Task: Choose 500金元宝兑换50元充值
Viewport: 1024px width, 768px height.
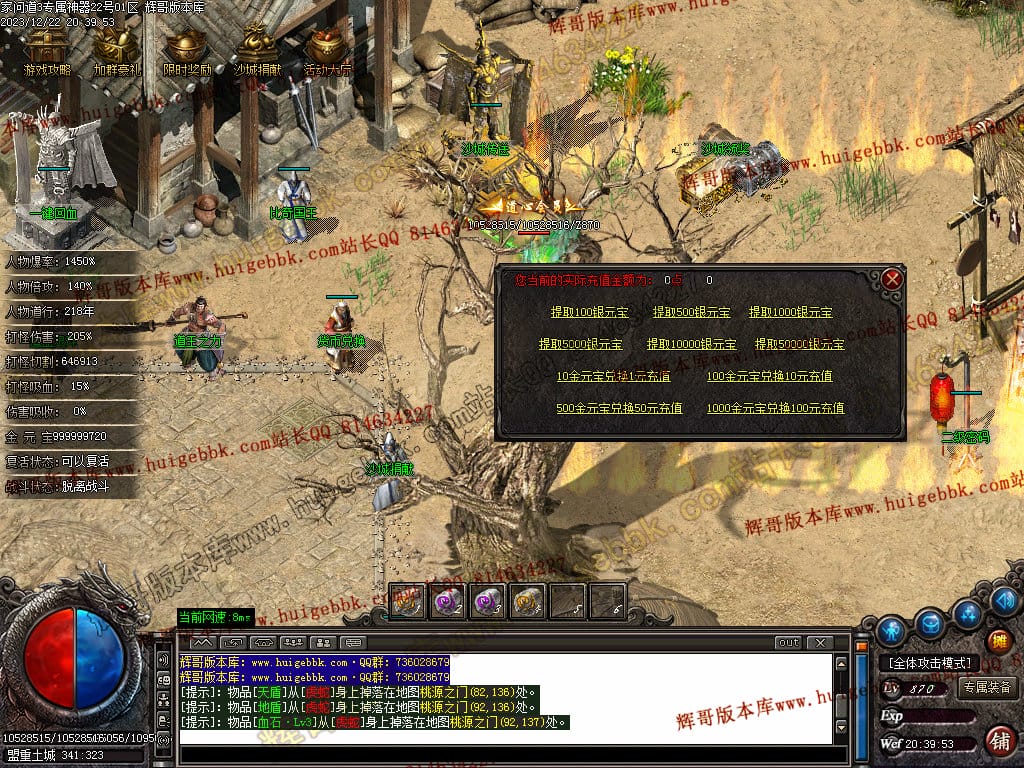Action: (x=619, y=408)
